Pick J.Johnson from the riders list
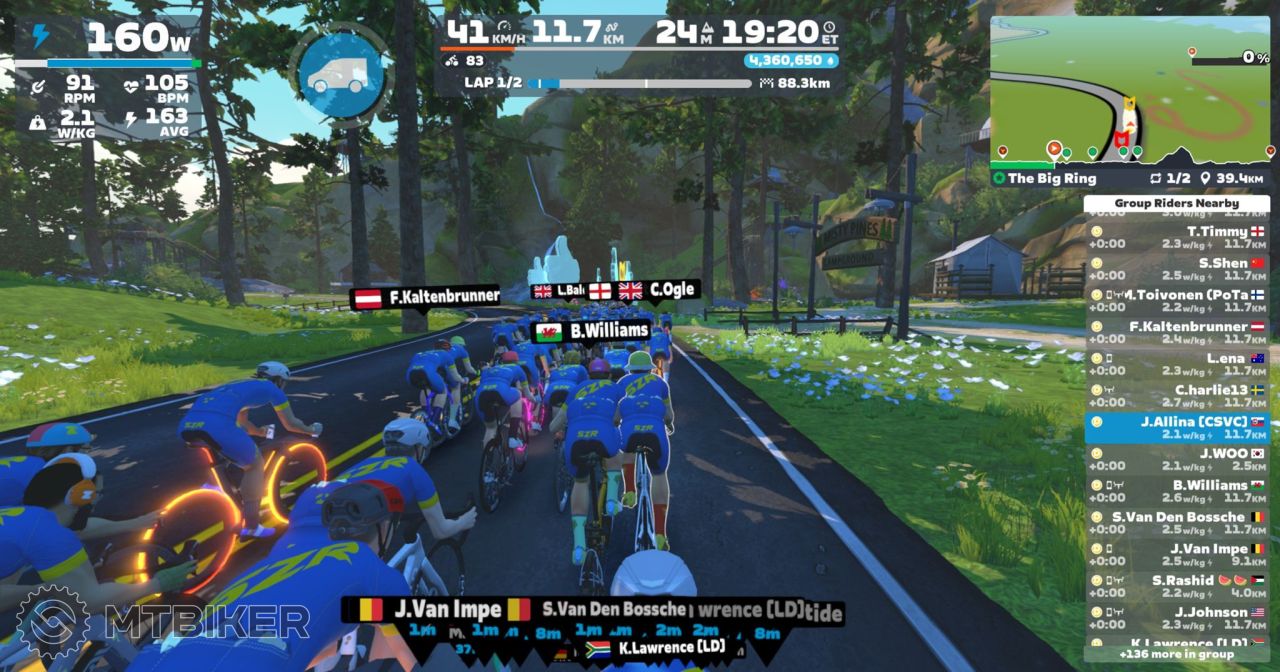This screenshot has width=1280, height=672. point(1177,619)
